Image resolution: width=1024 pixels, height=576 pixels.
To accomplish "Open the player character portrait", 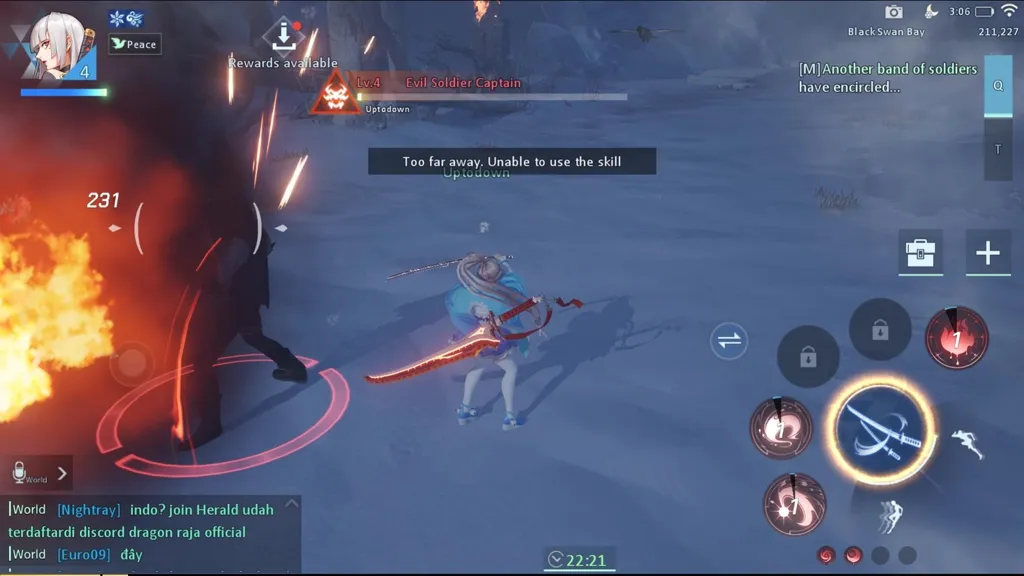I will pos(56,45).
